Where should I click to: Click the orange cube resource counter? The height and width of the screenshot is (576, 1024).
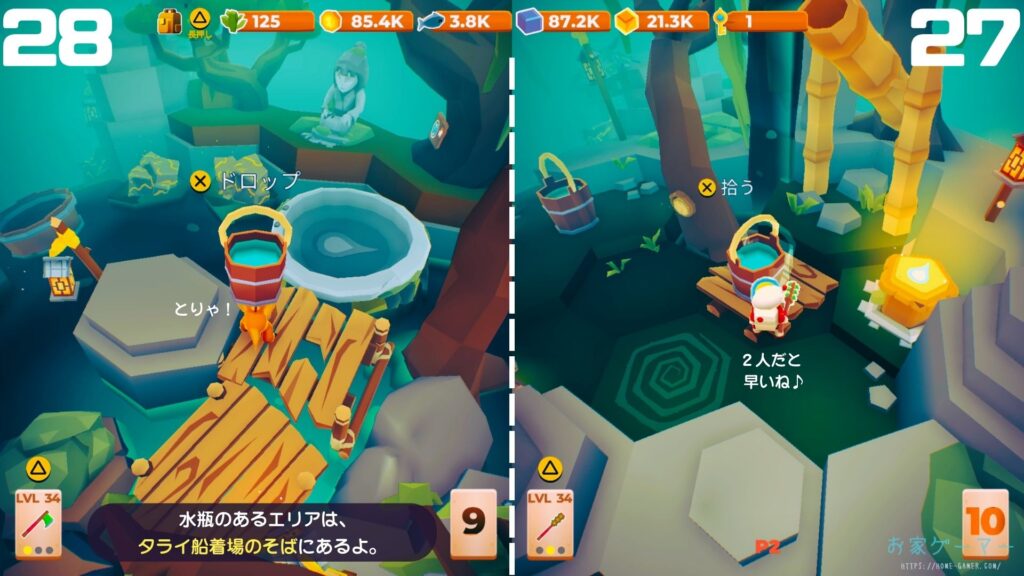tap(660, 21)
